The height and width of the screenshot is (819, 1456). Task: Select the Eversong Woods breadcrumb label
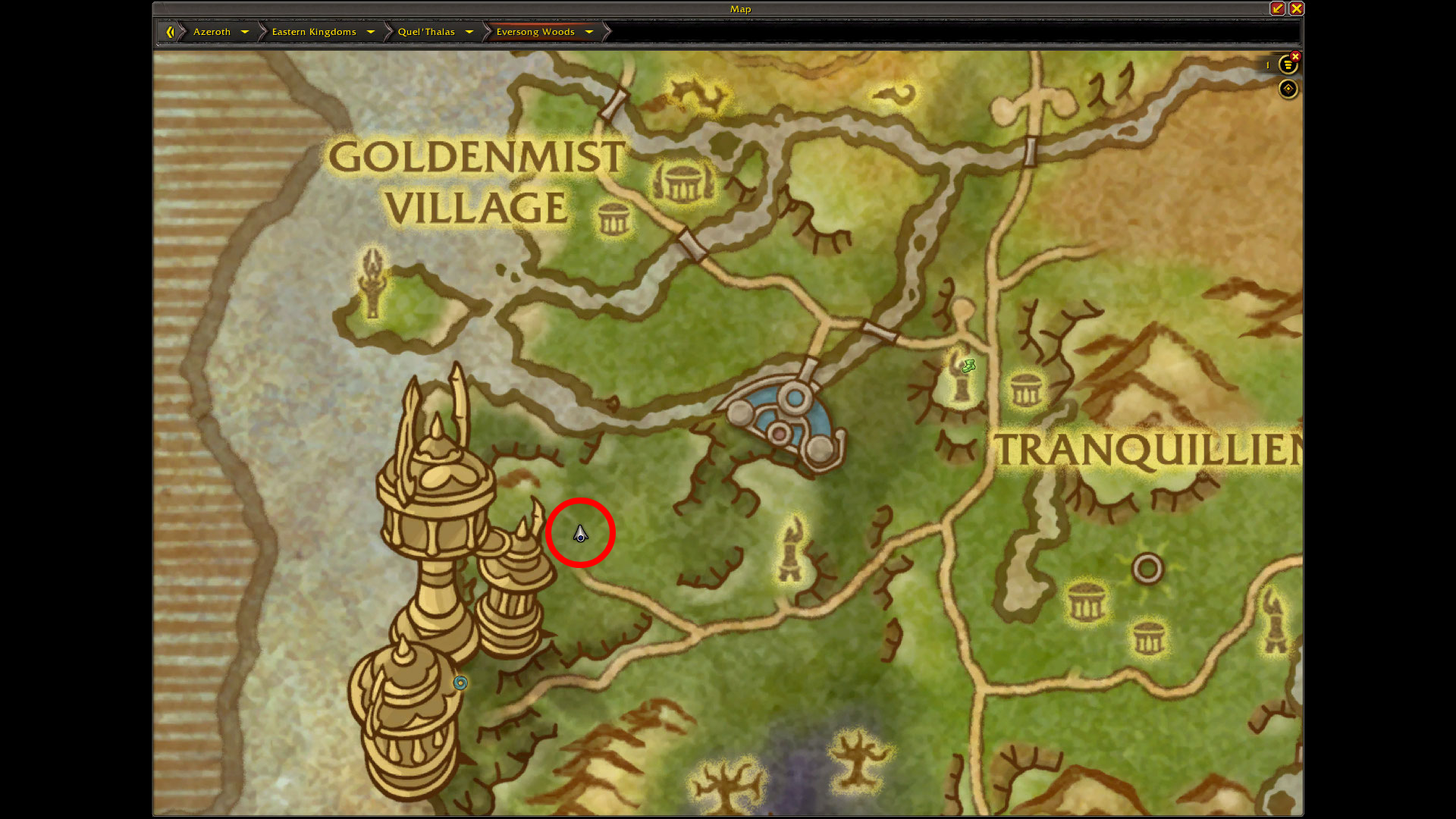(535, 32)
